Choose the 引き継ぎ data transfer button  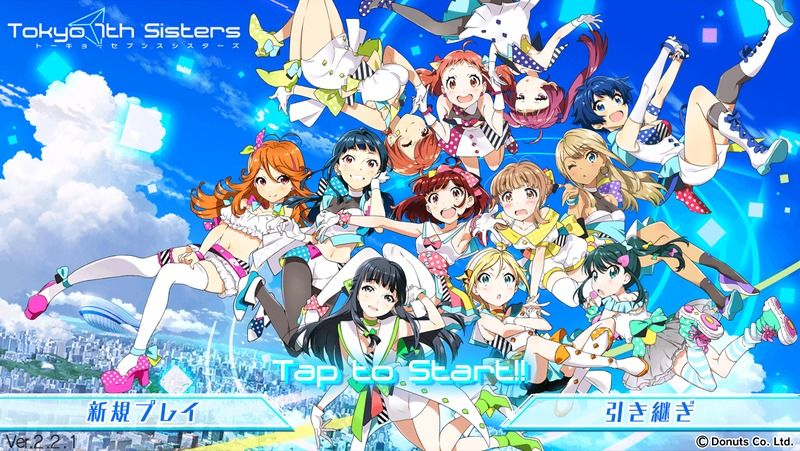tap(660, 410)
